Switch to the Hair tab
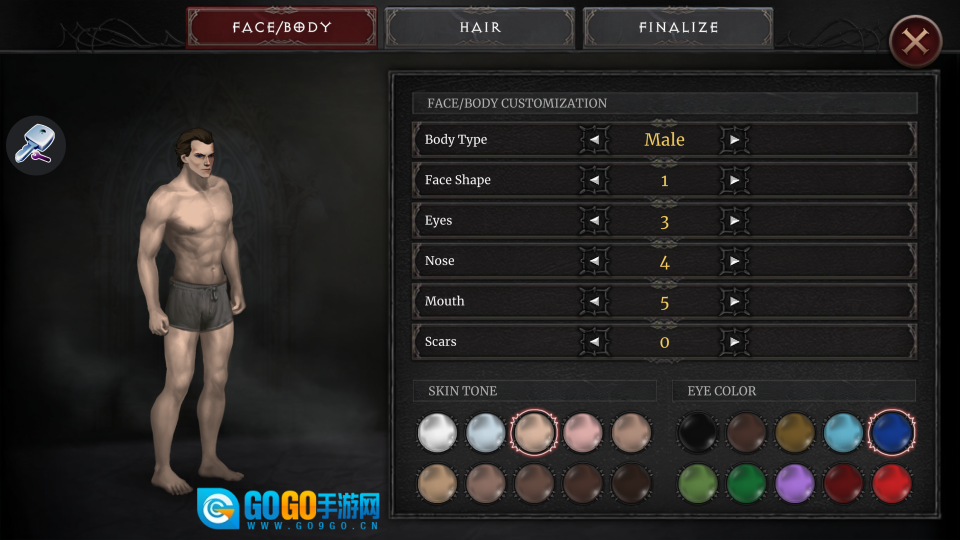Screen dimensions: 960x540 [x=480, y=28]
